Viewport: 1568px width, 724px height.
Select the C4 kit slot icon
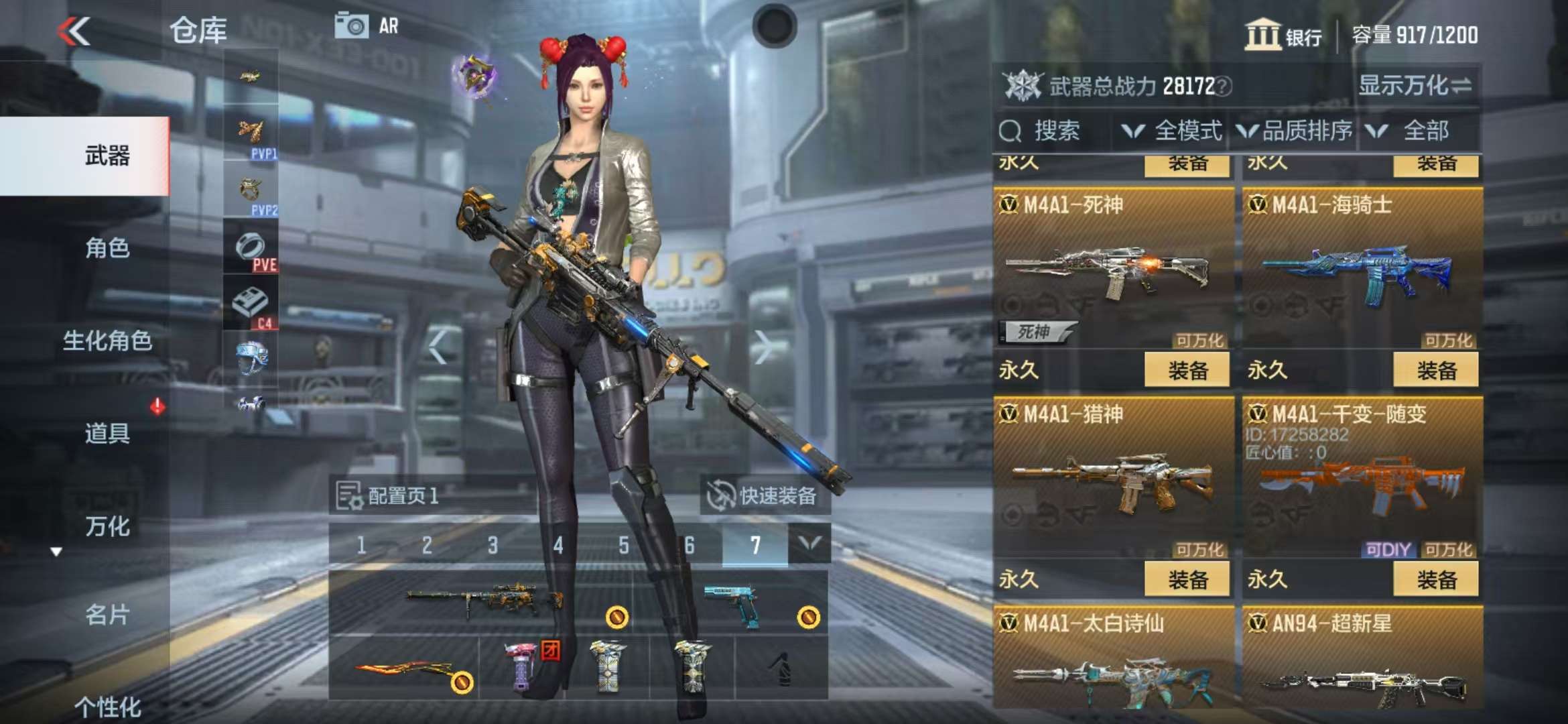pos(251,306)
